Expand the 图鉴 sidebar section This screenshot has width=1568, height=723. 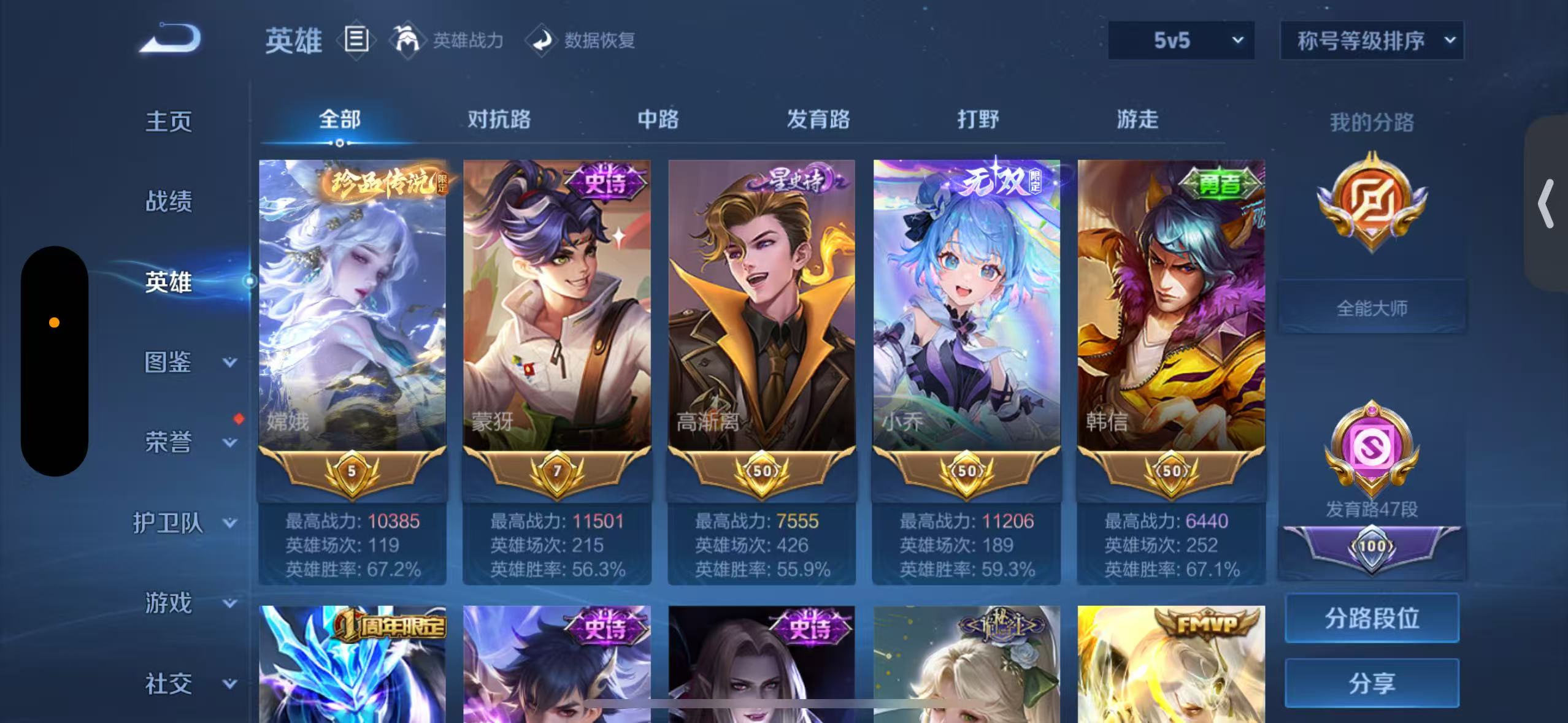click(181, 364)
